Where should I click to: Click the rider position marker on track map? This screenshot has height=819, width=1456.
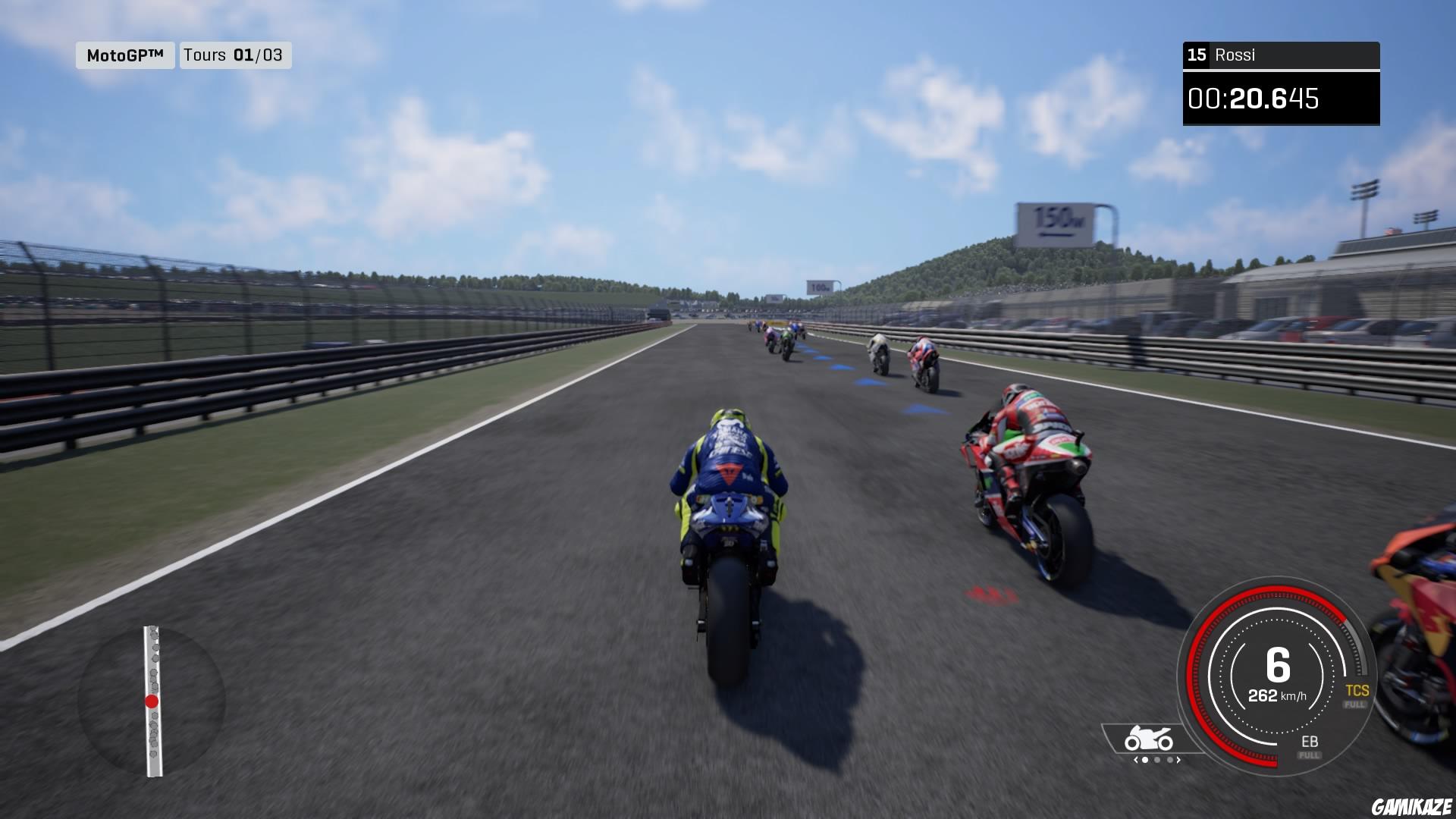(x=152, y=701)
